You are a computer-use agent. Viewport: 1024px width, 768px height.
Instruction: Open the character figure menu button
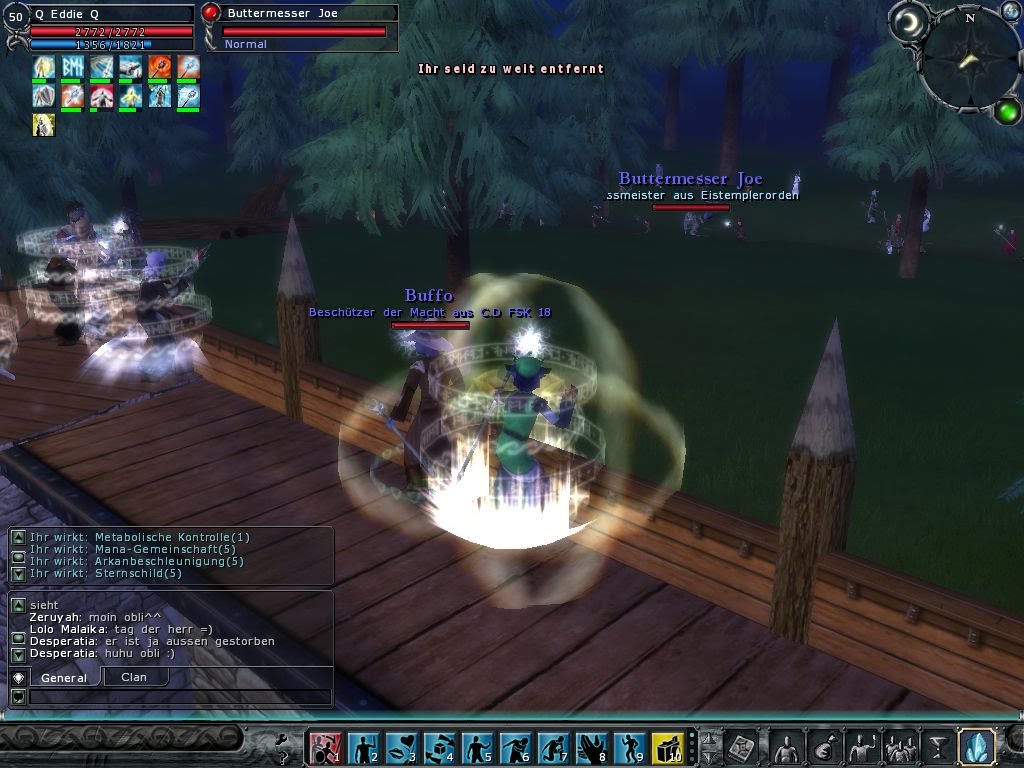(788, 747)
